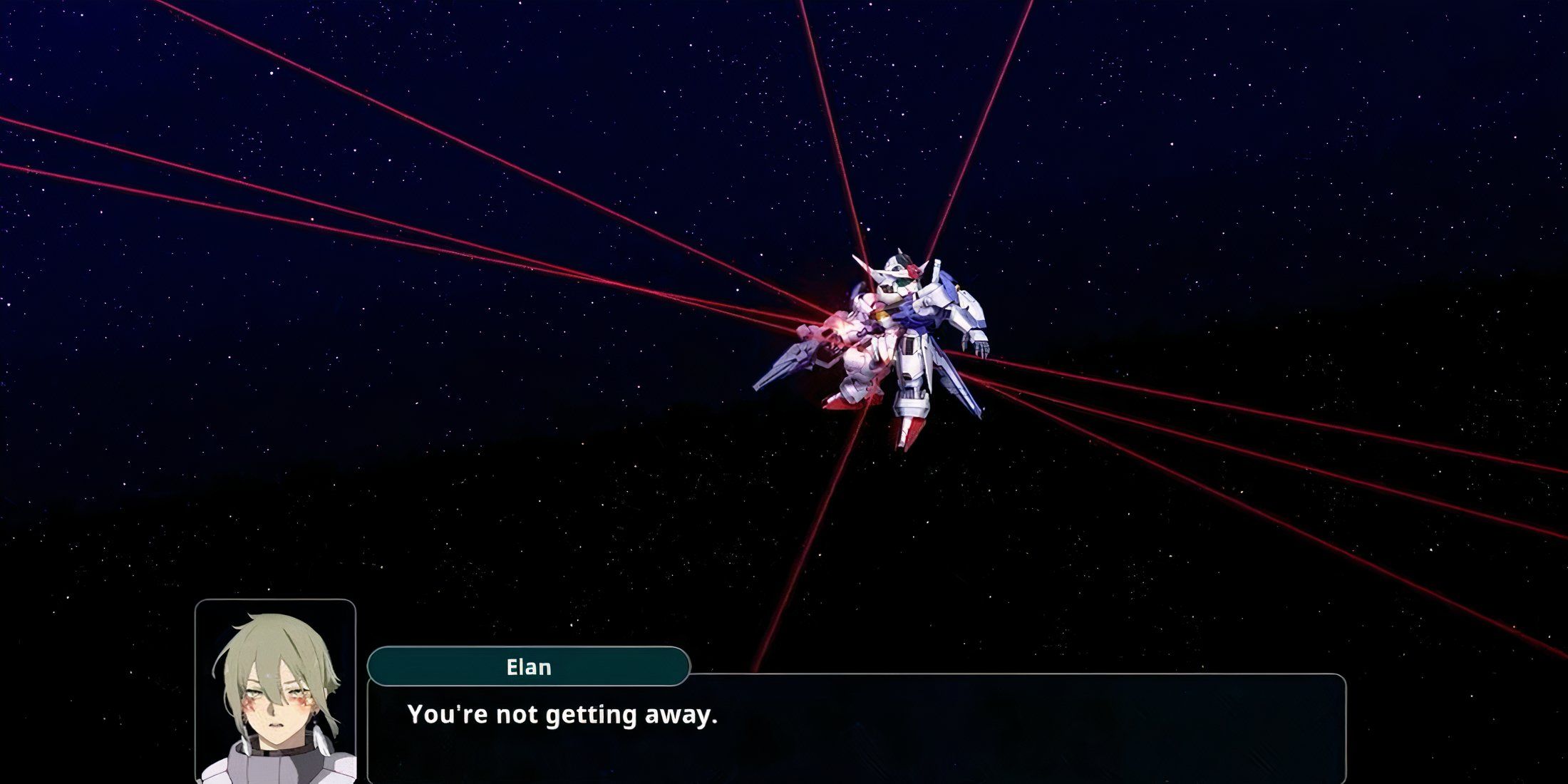Click the mecha's head with green eyes
The height and width of the screenshot is (784, 1568).
(x=900, y=280)
